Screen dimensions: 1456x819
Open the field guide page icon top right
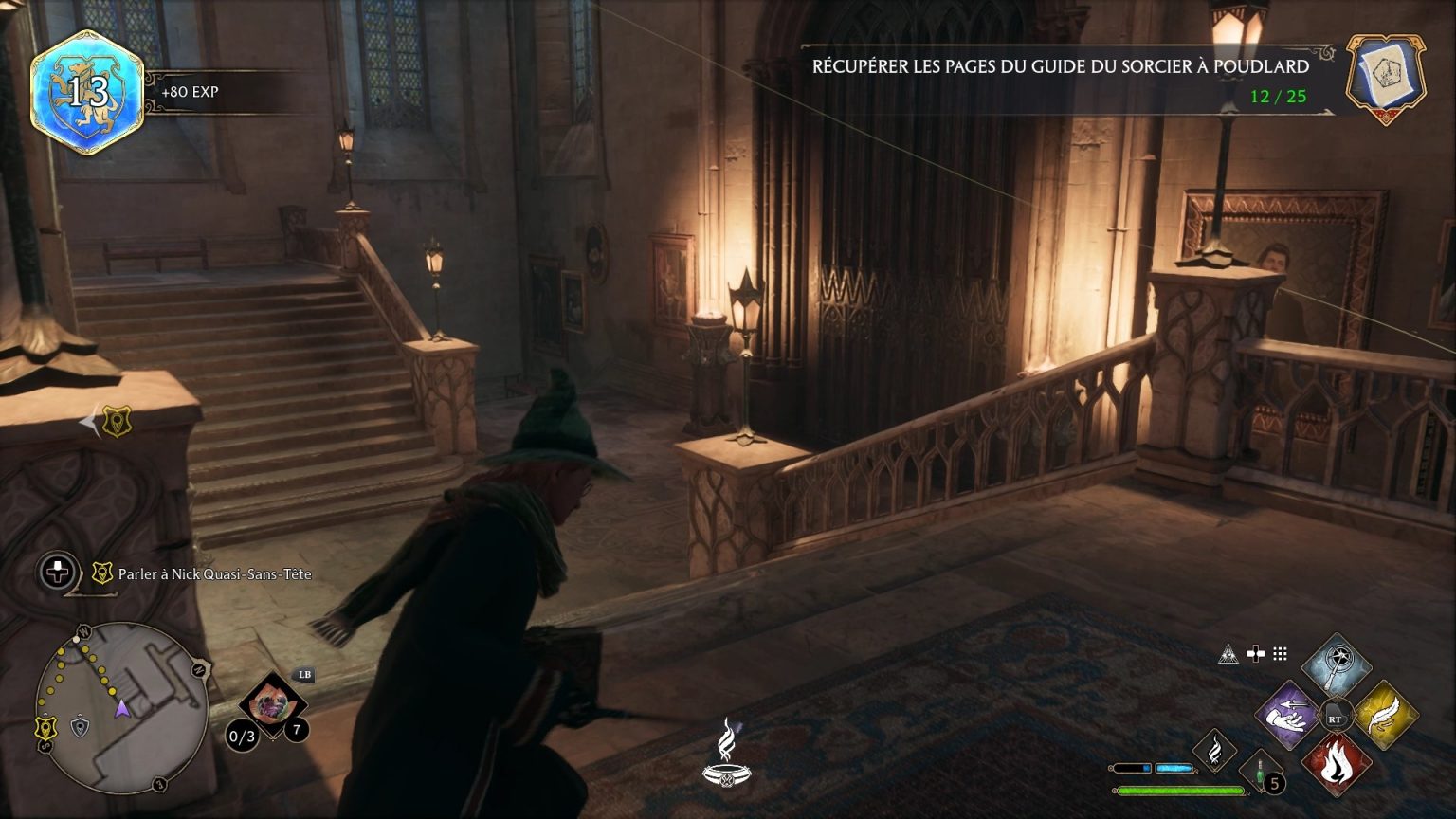click(1383, 73)
